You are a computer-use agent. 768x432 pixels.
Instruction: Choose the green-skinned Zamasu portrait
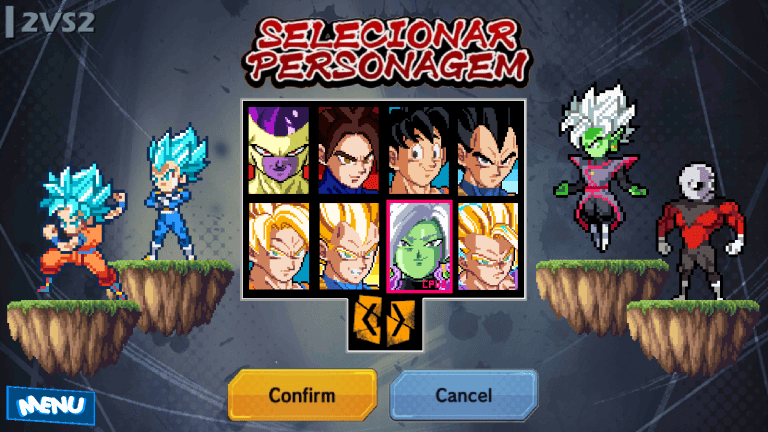(x=419, y=246)
